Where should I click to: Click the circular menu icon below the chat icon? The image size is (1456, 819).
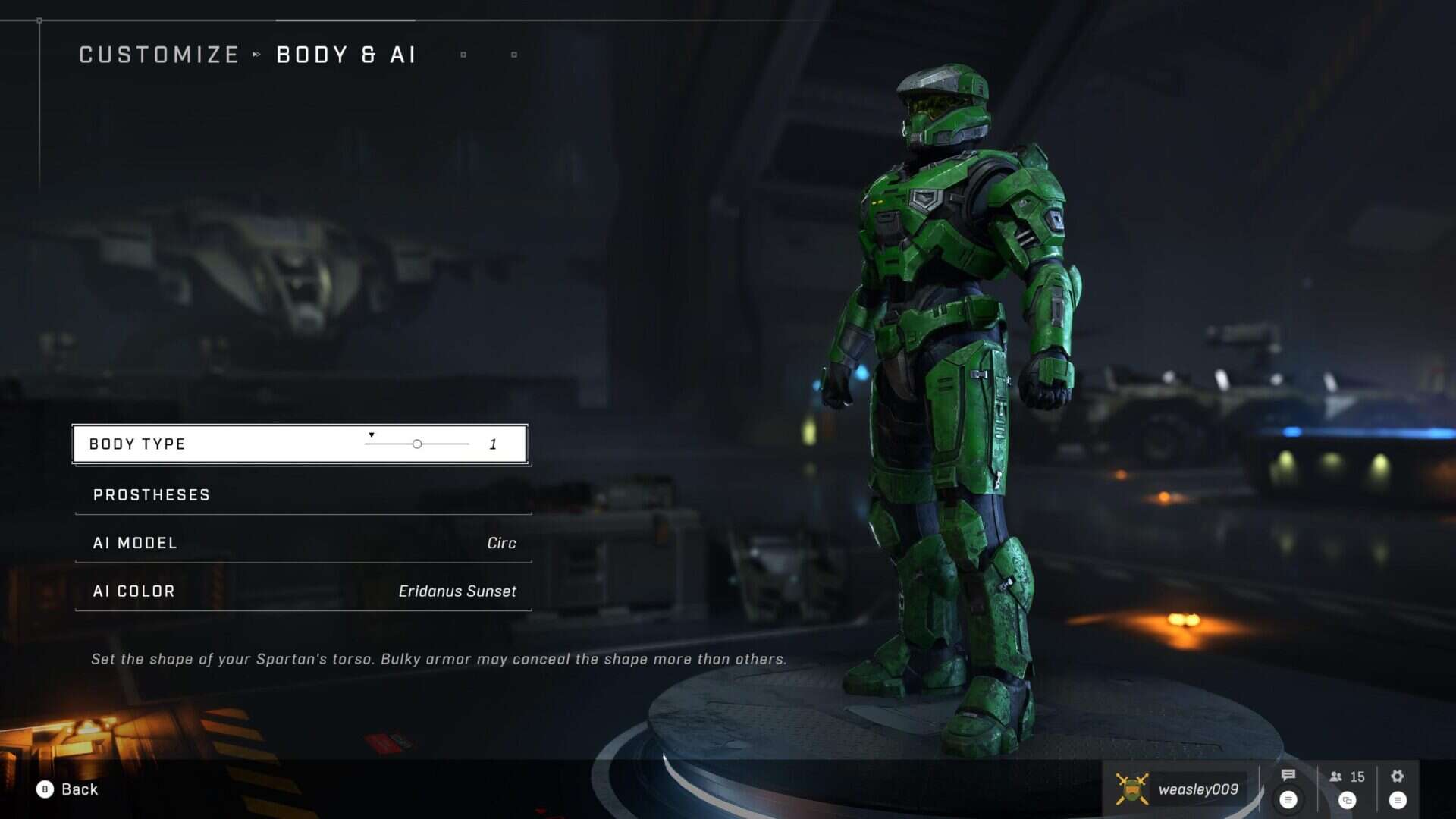(1289, 799)
